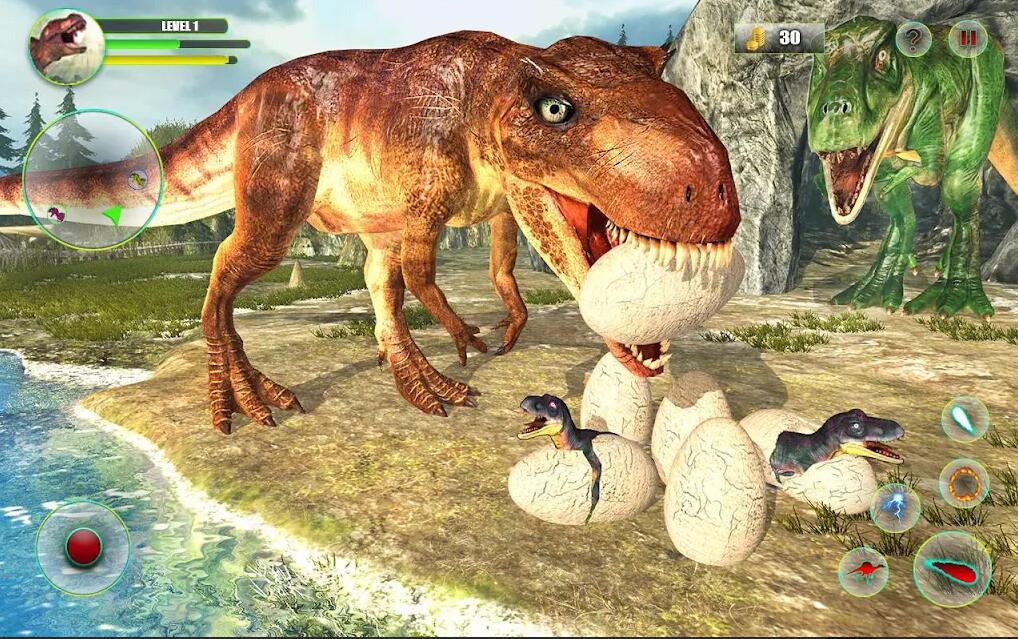The width and height of the screenshot is (1018, 639).
Task: Activate the large red bite attack button
Action: pos(952,569)
